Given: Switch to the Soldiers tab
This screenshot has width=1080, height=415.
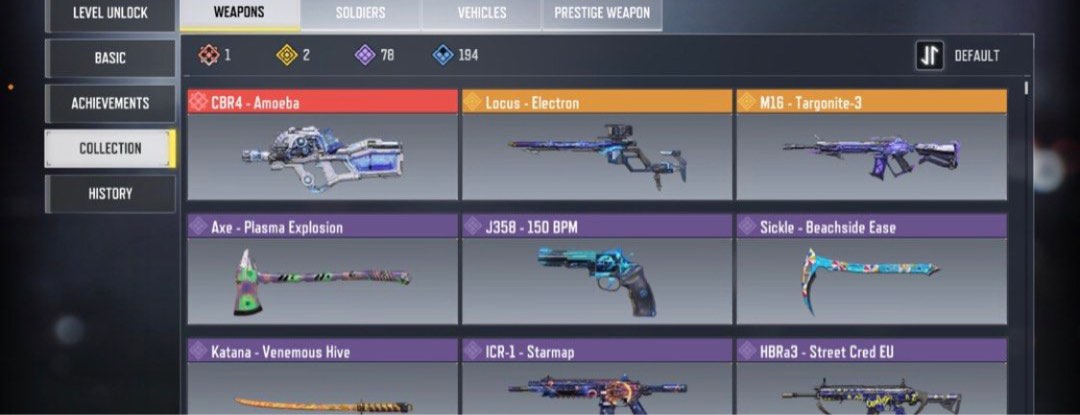Looking at the screenshot, I should point(360,13).
